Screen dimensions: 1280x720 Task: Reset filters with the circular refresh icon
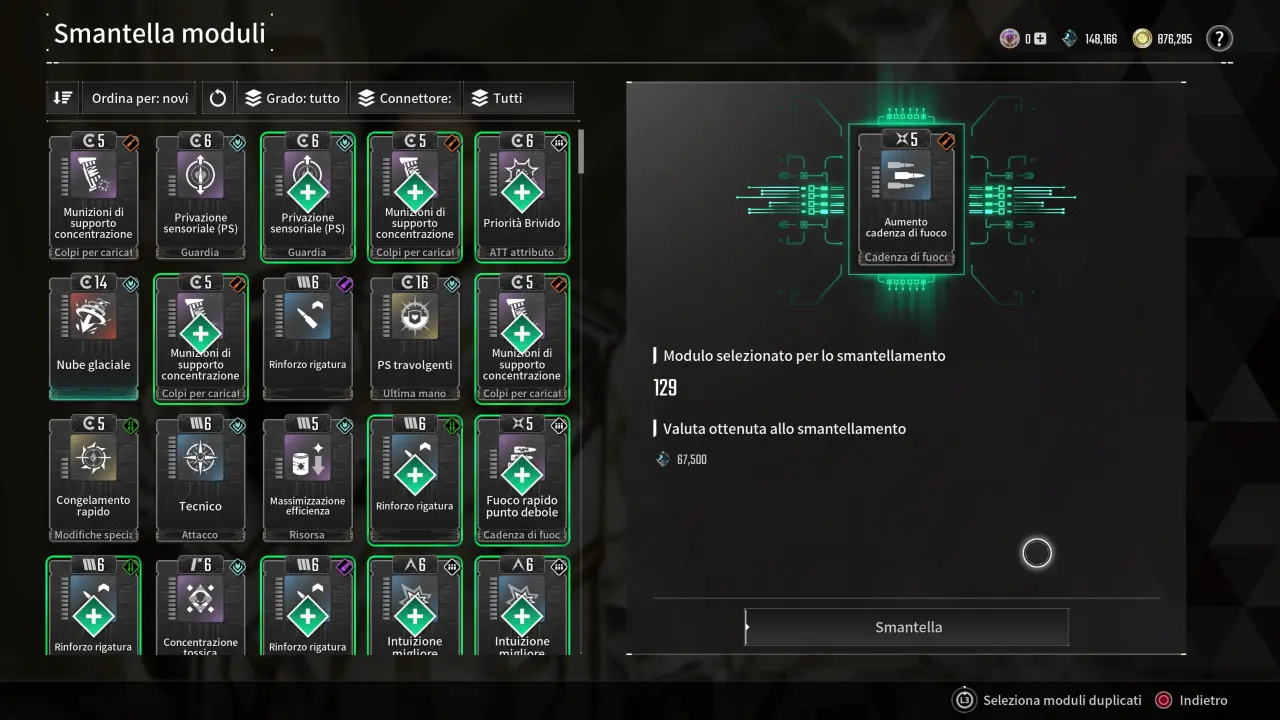pyautogui.click(x=218, y=98)
